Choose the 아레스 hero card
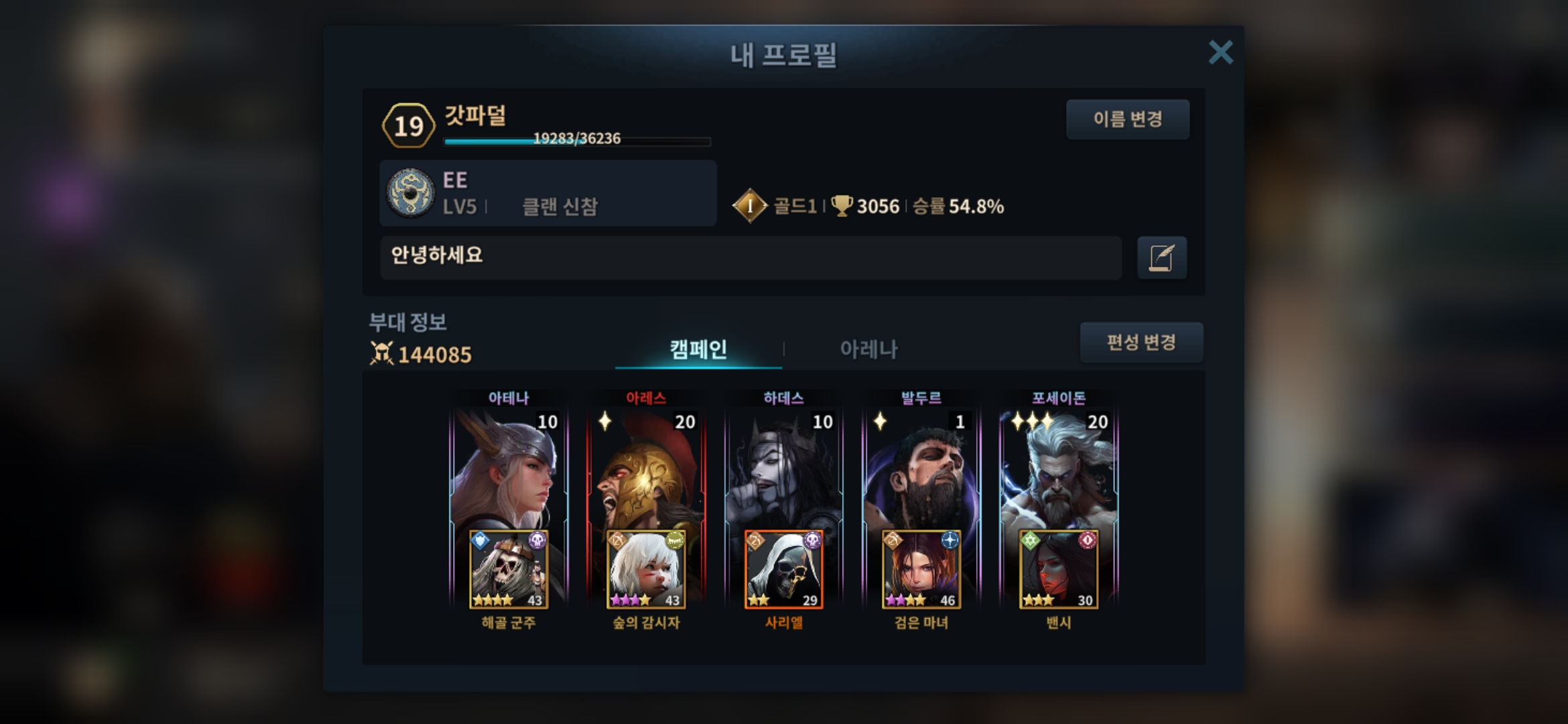Viewport: 1568px width, 724px height. (x=646, y=469)
